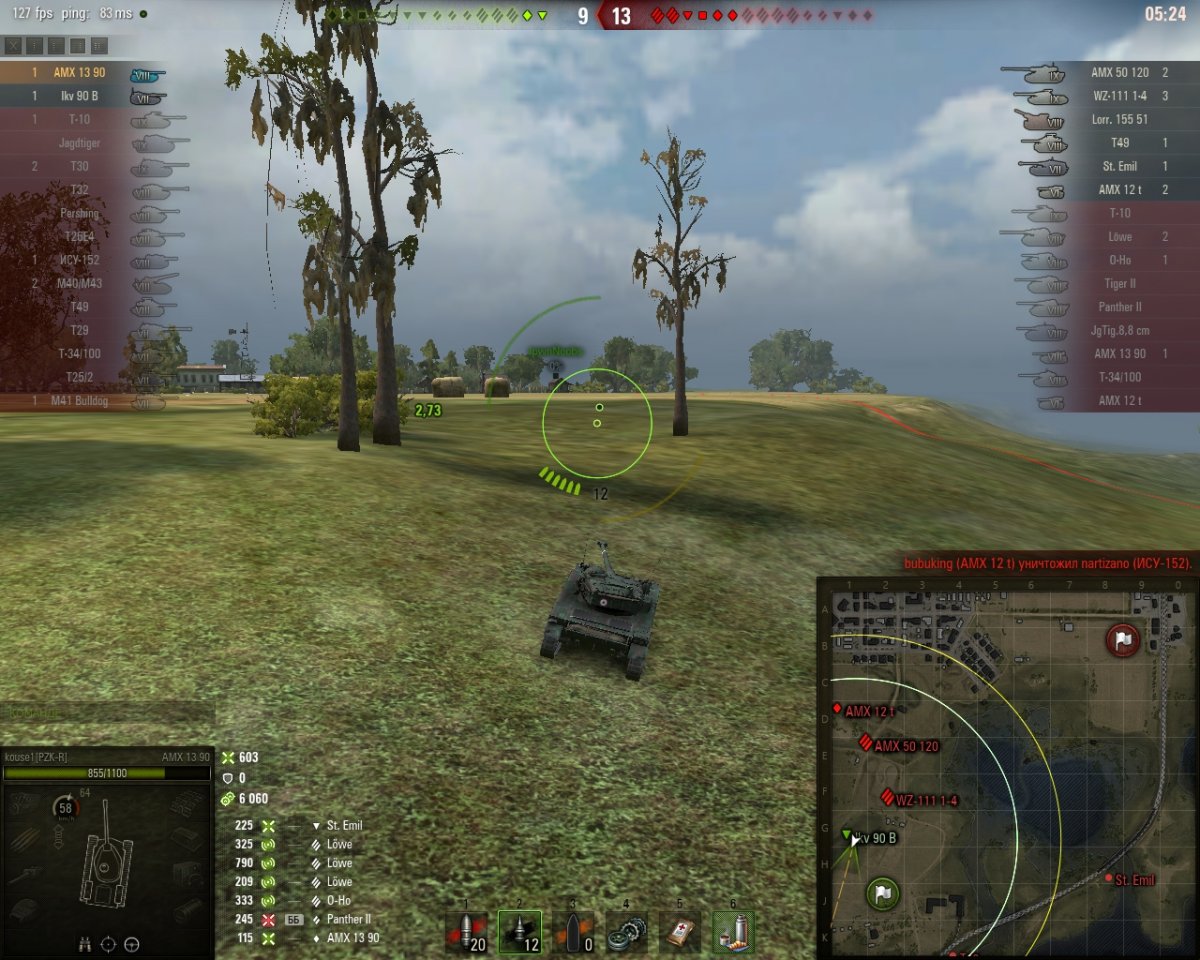
Task: Click the St. Emil marker on the minimap
Action: coord(1109,878)
